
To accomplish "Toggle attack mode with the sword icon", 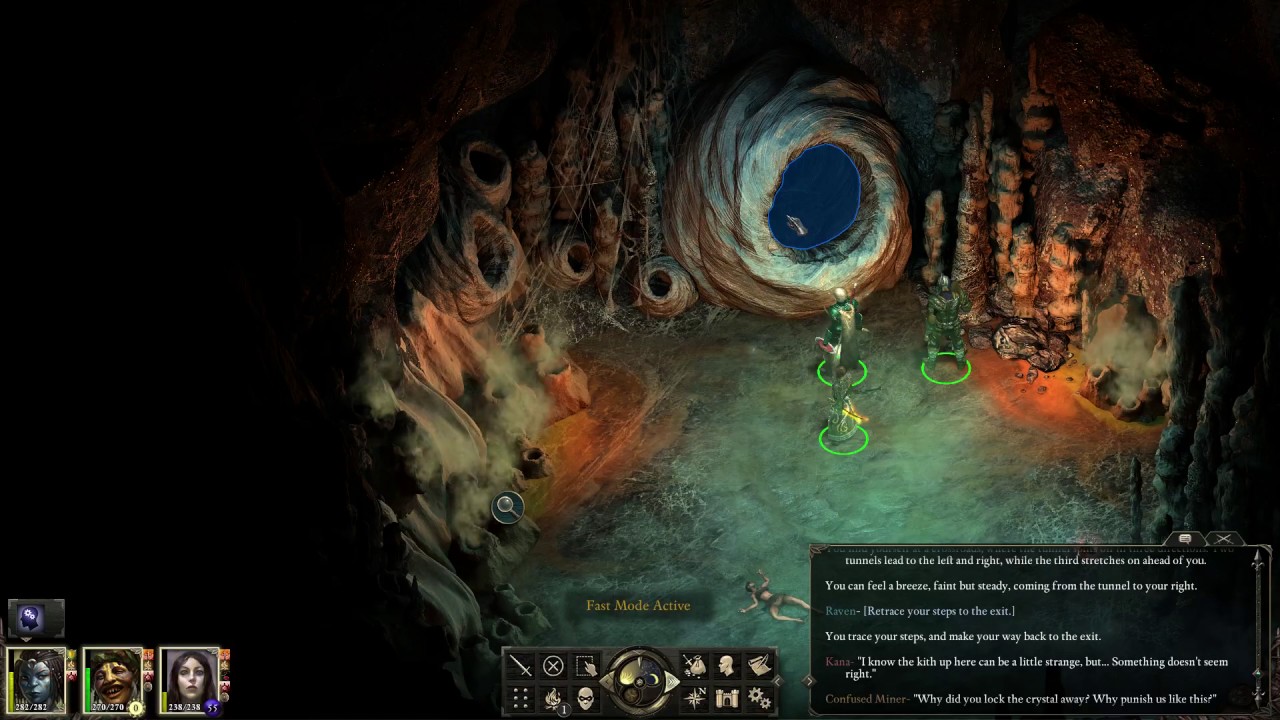I will click(521, 666).
